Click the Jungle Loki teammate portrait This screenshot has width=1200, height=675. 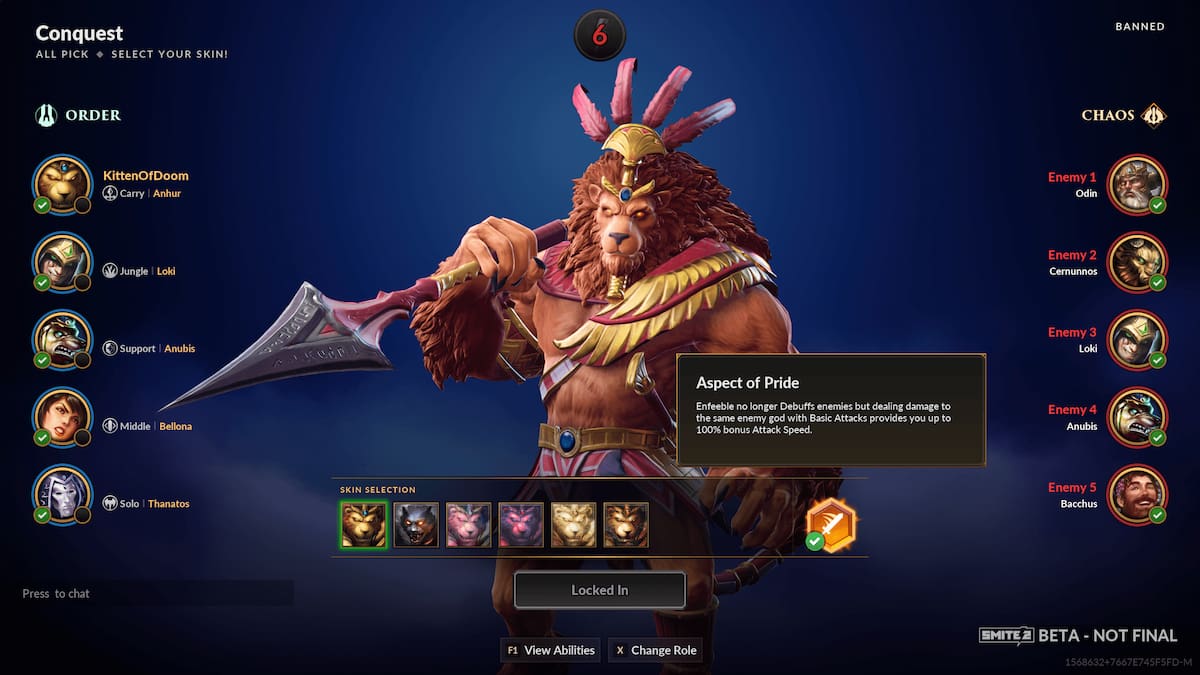62,262
